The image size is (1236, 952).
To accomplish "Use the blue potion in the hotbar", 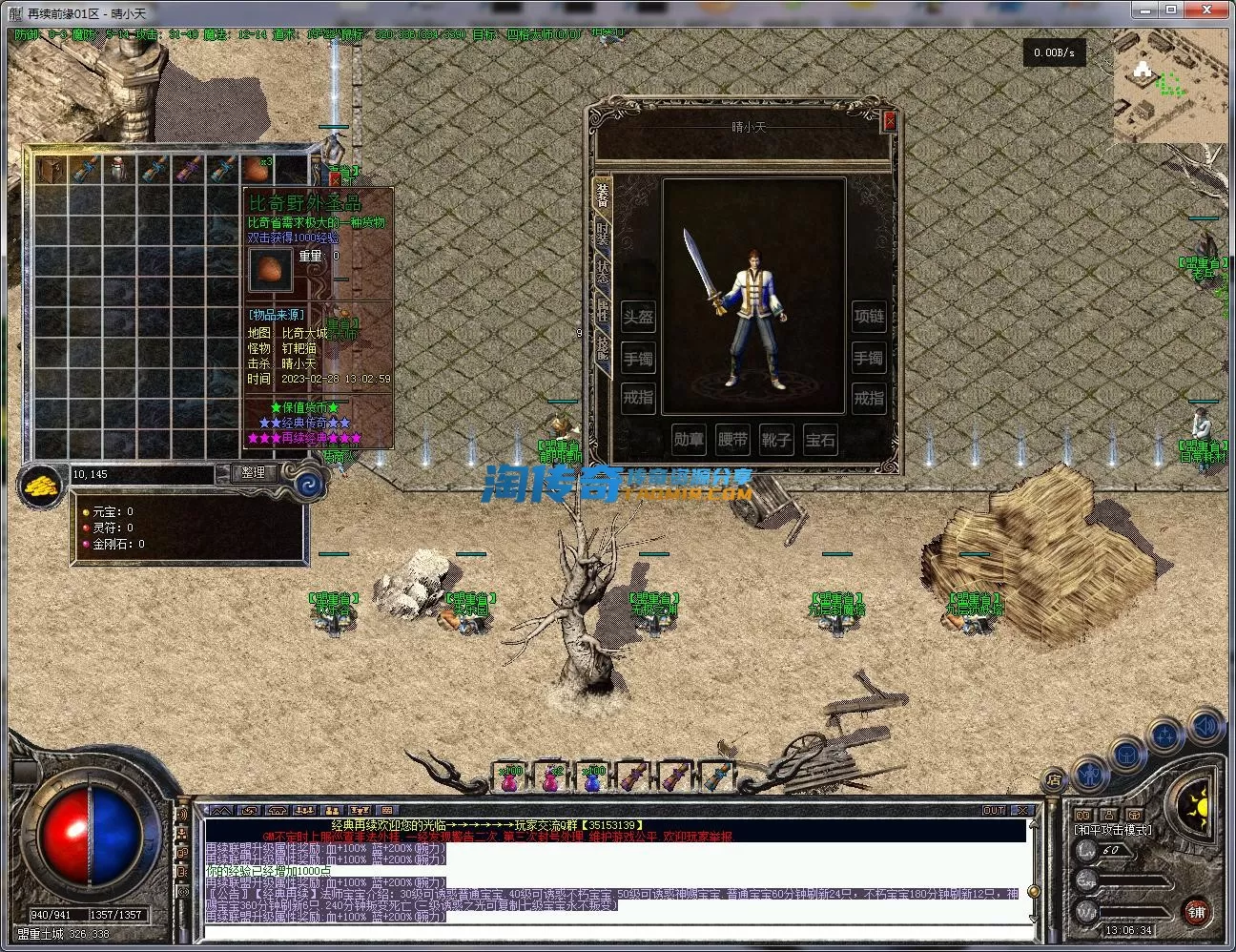I will [591, 779].
